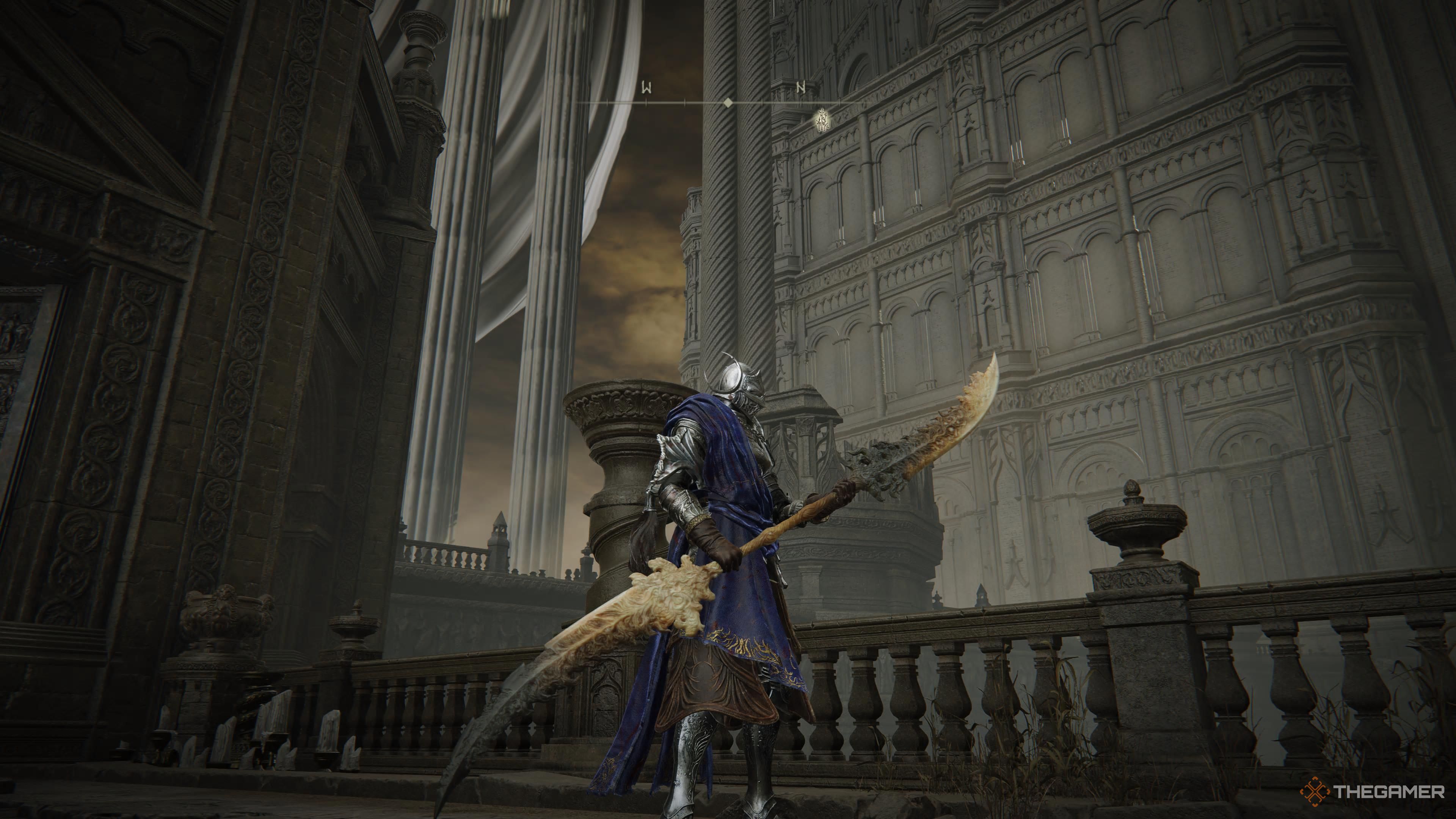Click the N direction letter on the compass
The width and height of the screenshot is (1456, 819).
pyautogui.click(x=800, y=88)
